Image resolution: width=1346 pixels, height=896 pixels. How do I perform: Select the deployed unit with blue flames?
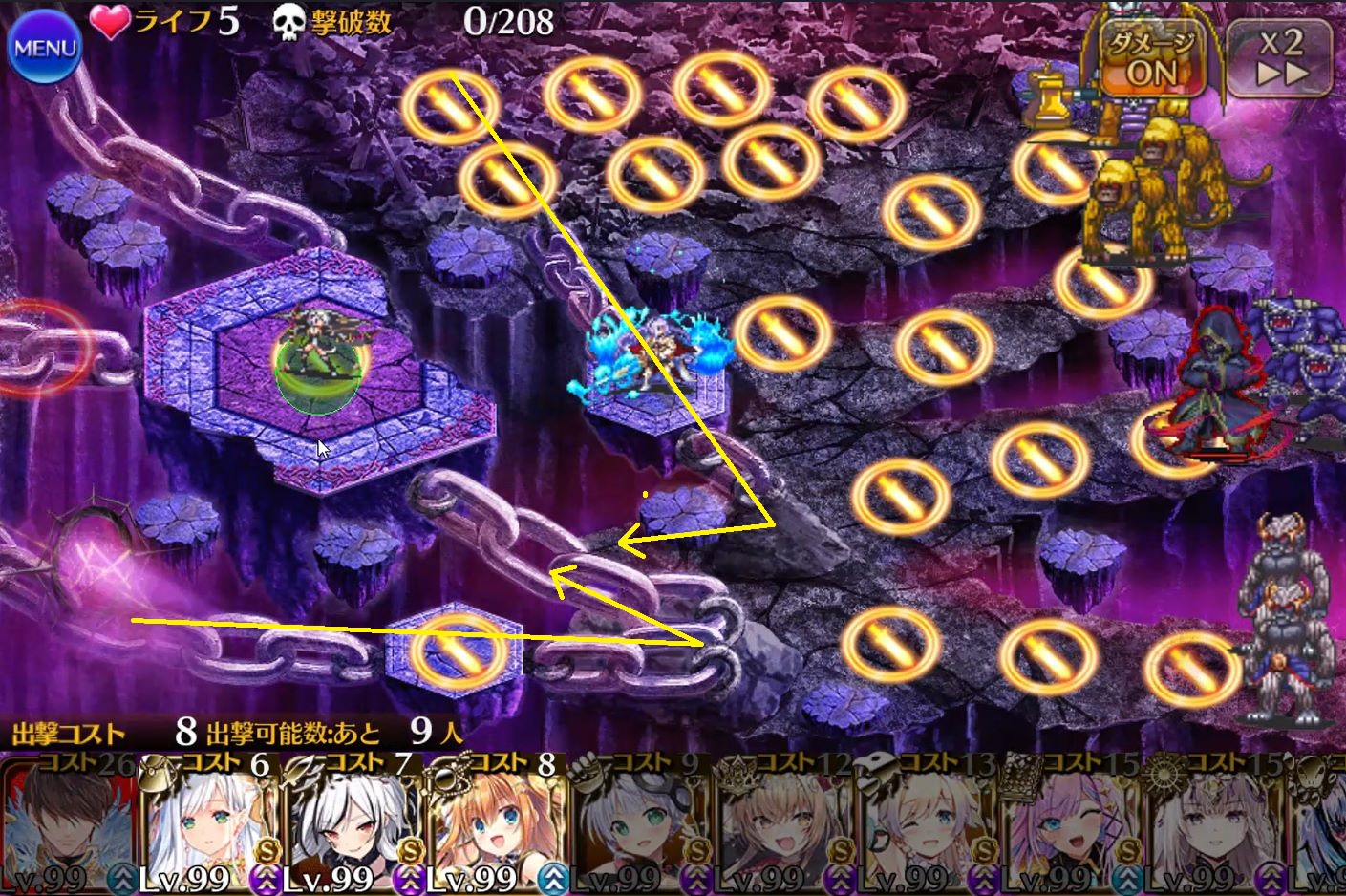[x=650, y=358]
